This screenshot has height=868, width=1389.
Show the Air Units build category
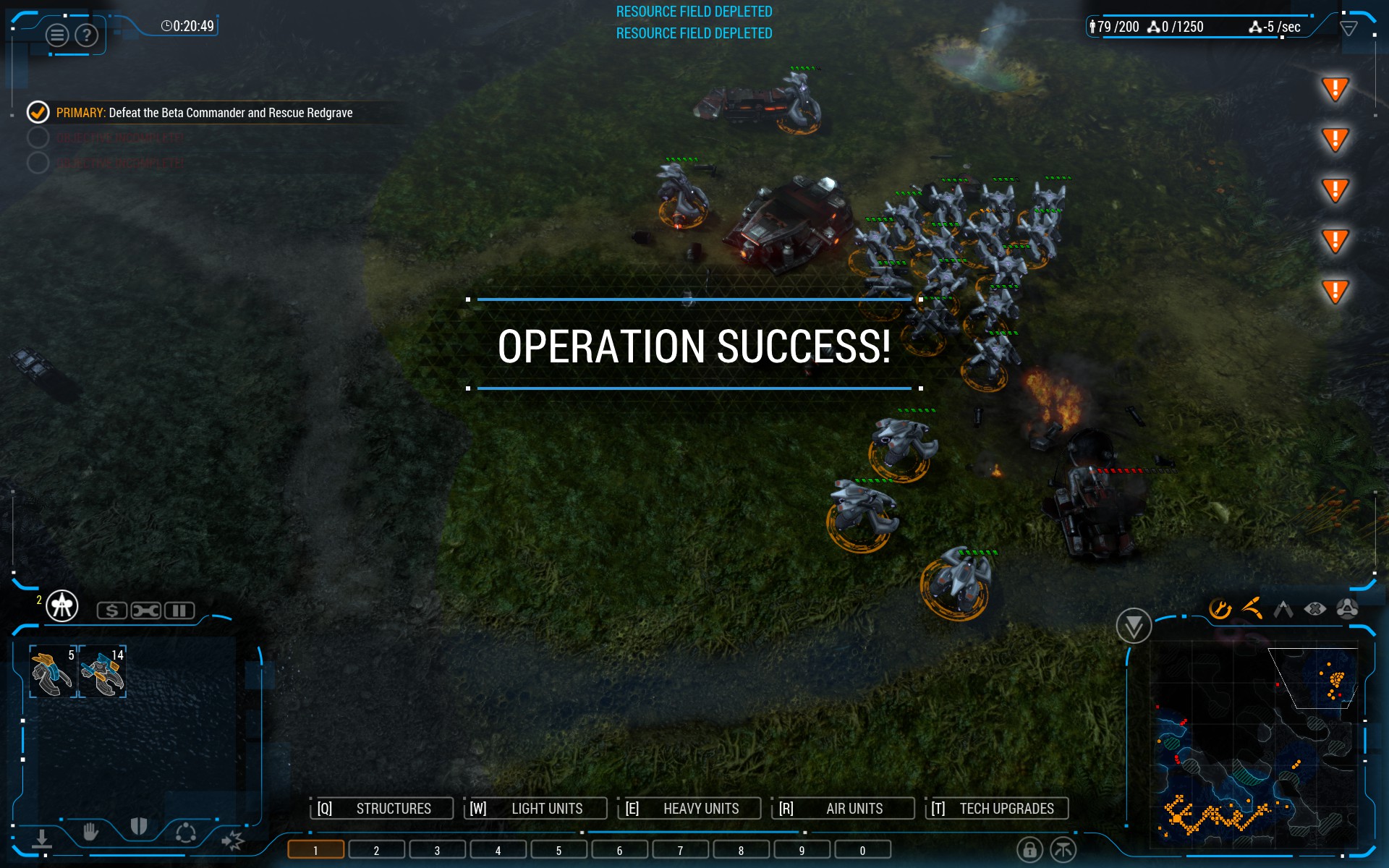pyautogui.click(x=843, y=808)
